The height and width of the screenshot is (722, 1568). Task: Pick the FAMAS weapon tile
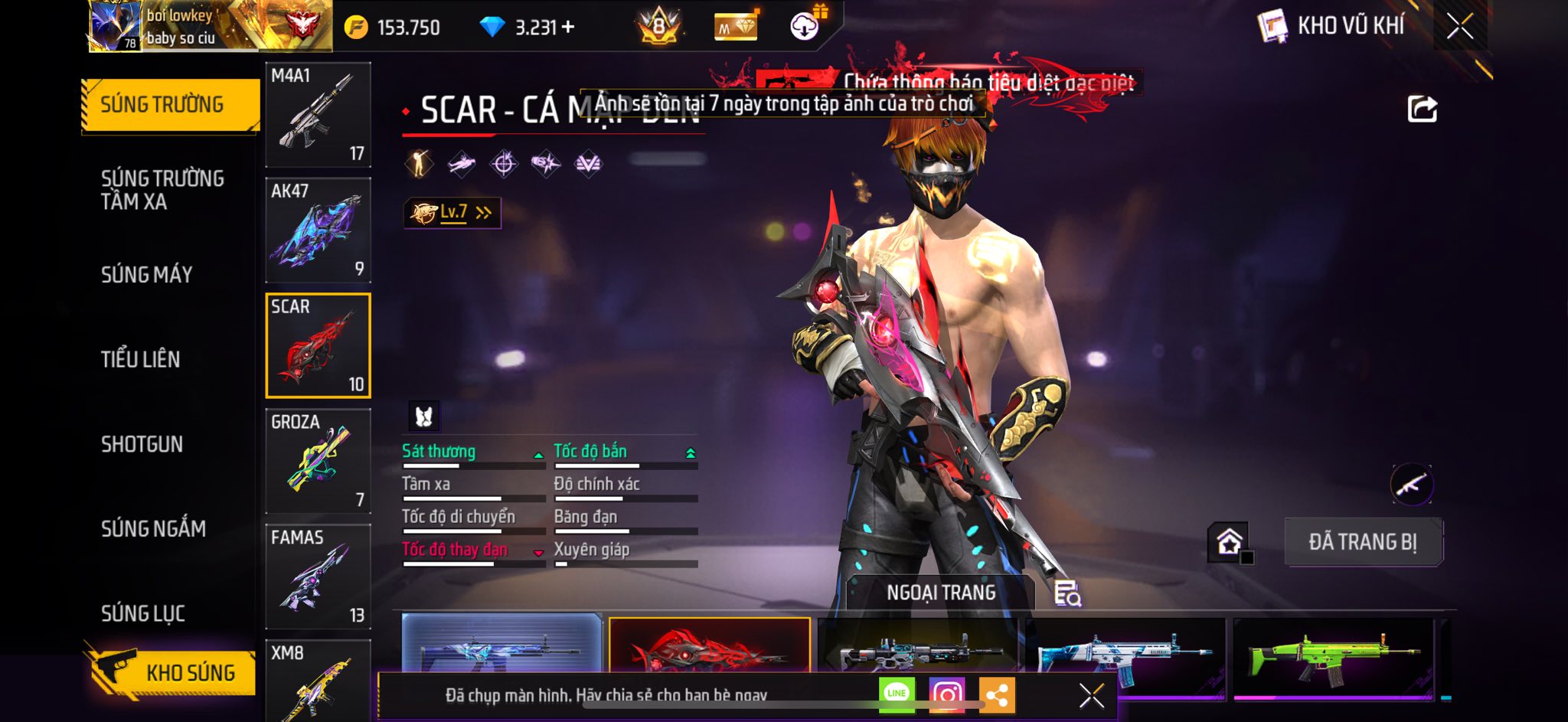[x=318, y=576]
